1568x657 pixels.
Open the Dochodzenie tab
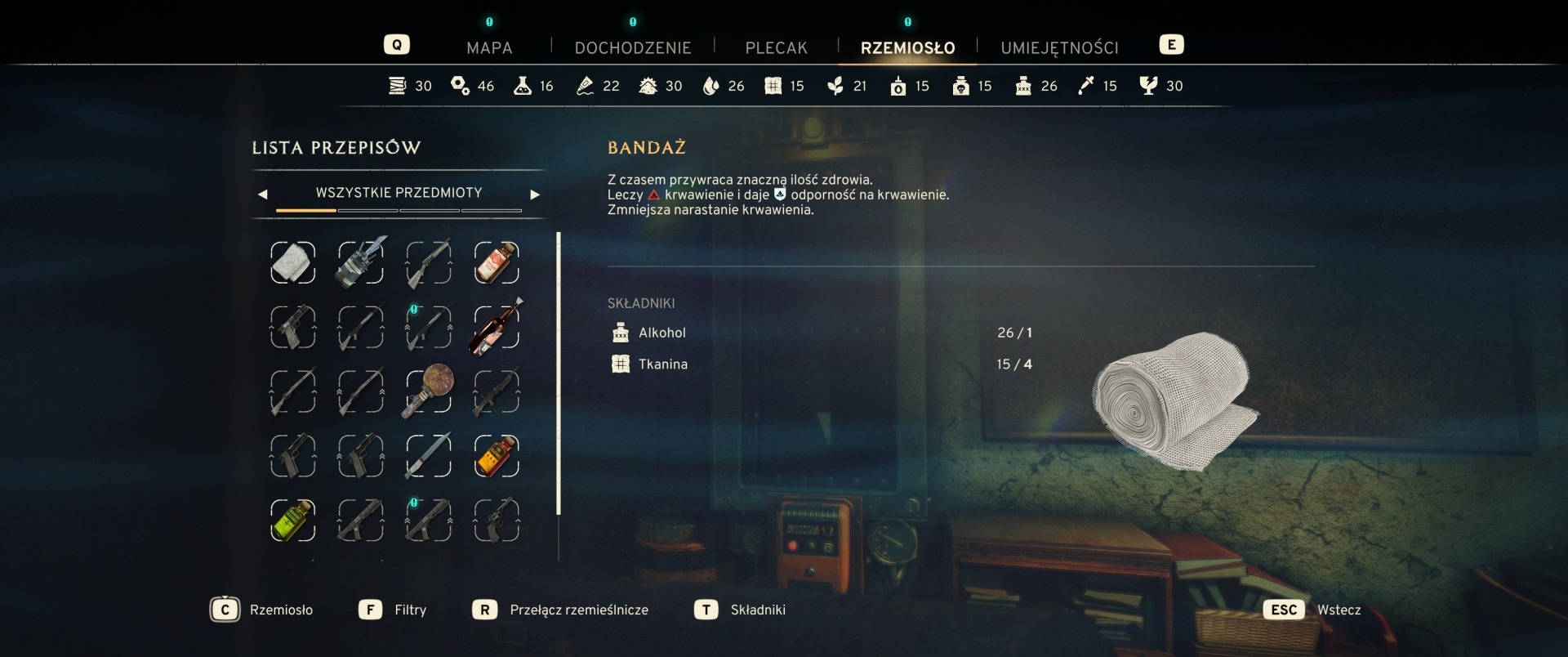(632, 47)
